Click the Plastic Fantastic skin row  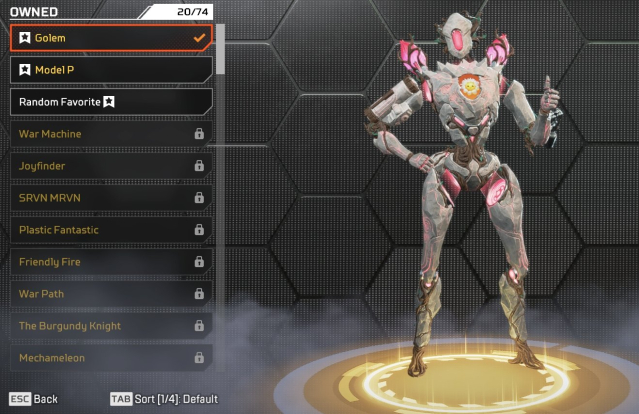tap(110, 230)
